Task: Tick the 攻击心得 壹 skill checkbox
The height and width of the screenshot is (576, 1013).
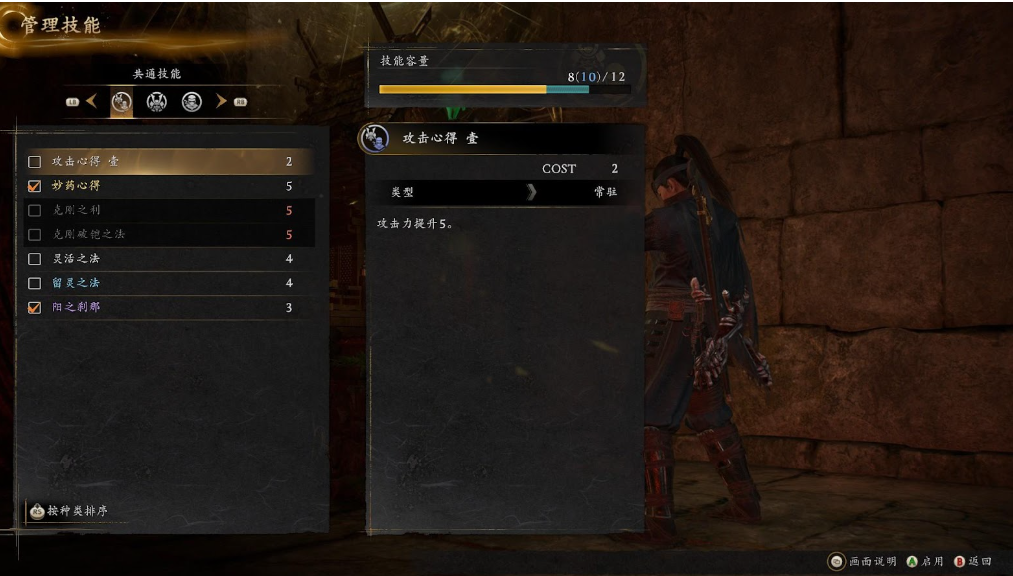Action: [35, 162]
